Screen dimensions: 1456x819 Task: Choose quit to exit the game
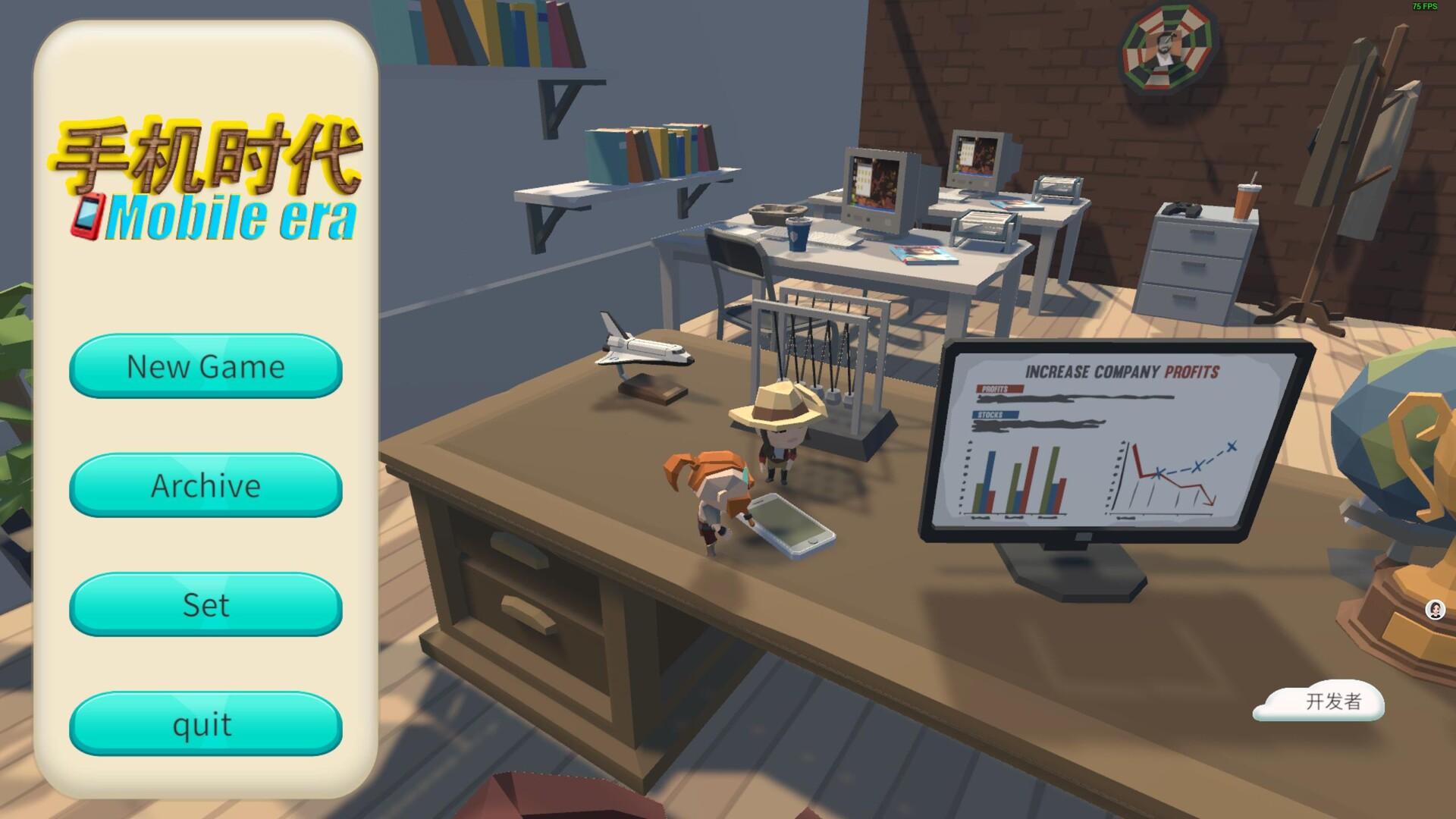tap(206, 723)
